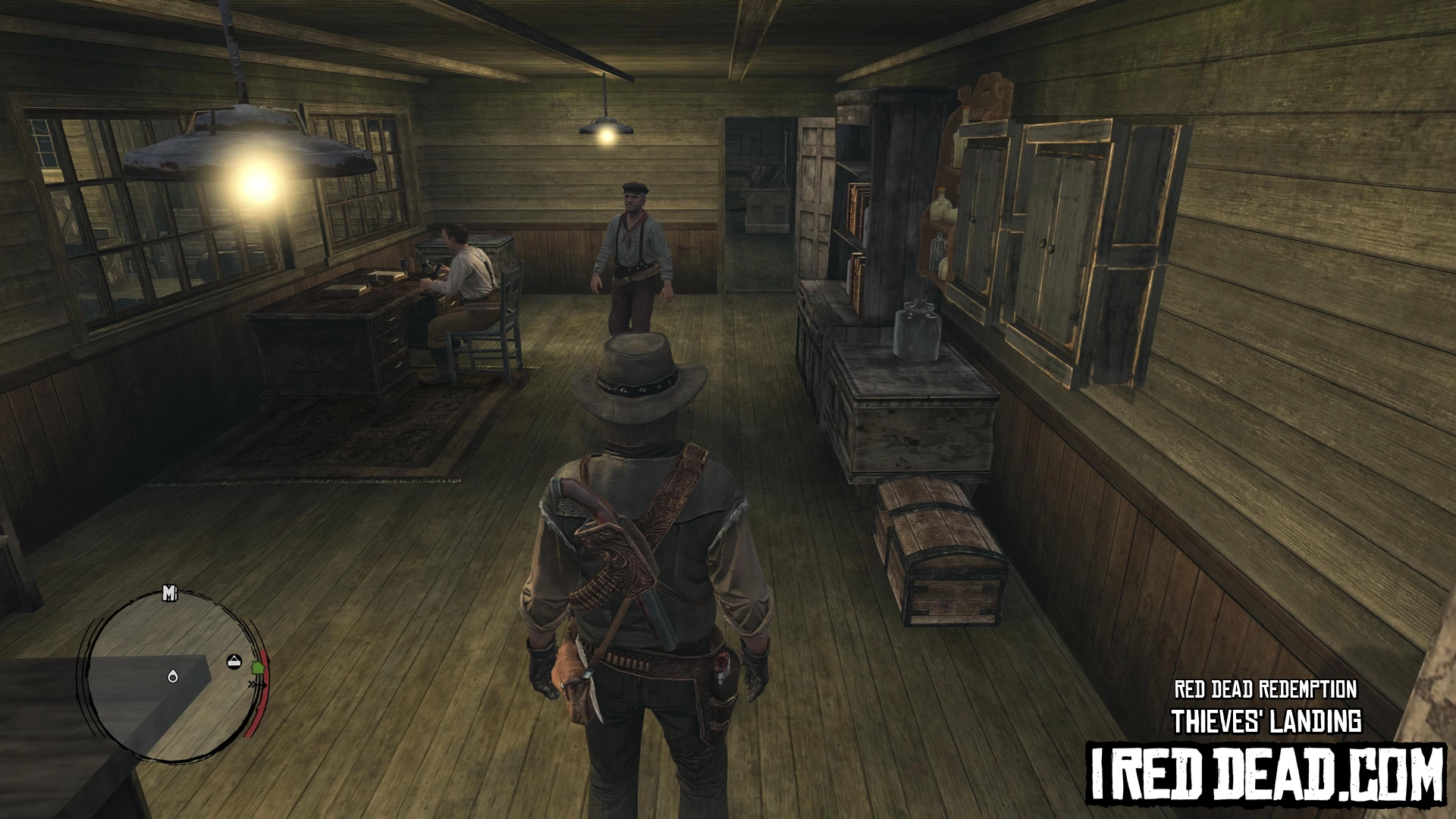Screen dimensions: 1456x819
Task: Click the M marker atop the minimap
Action: (169, 594)
